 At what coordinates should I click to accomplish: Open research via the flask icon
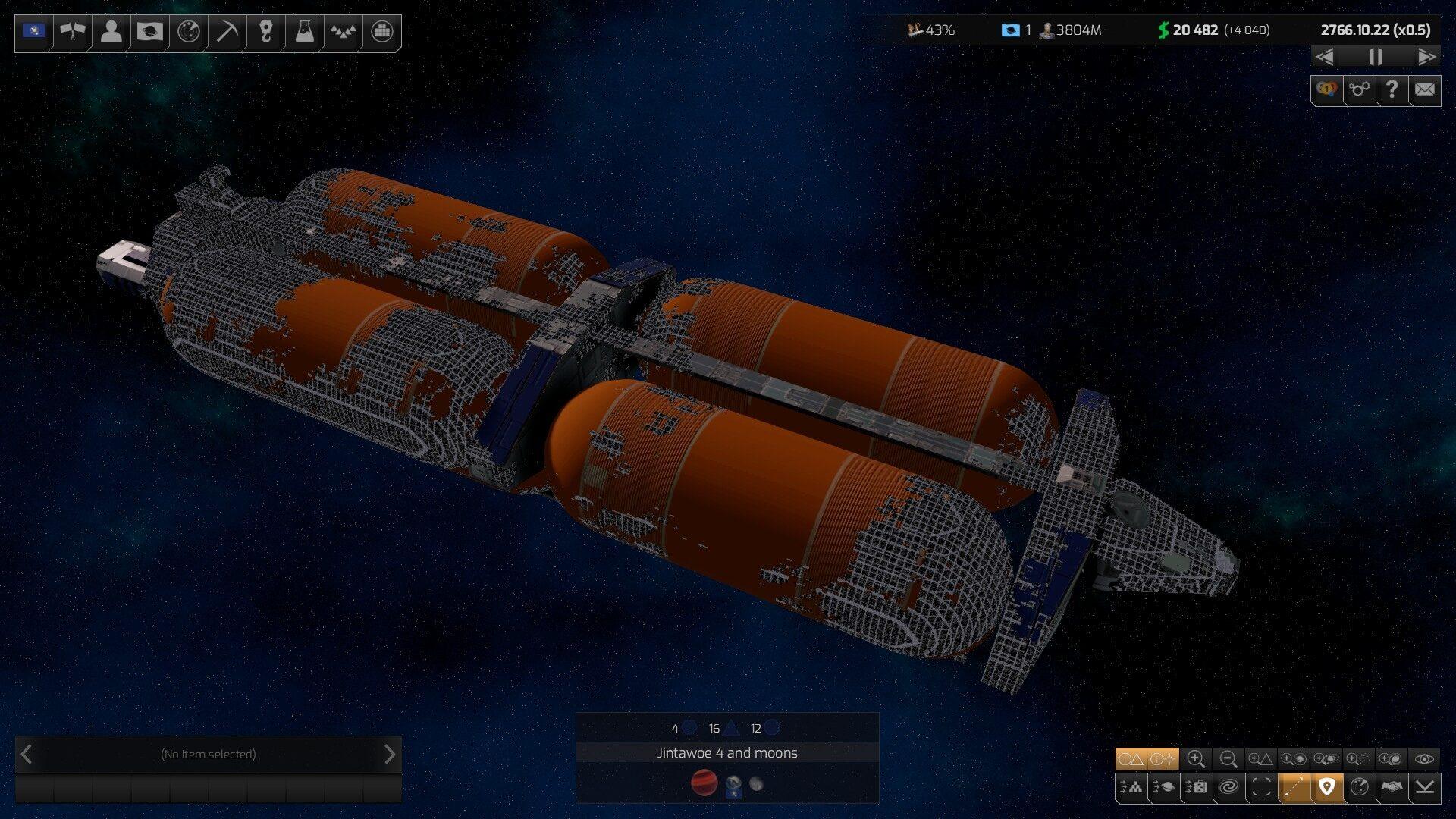[304, 32]
